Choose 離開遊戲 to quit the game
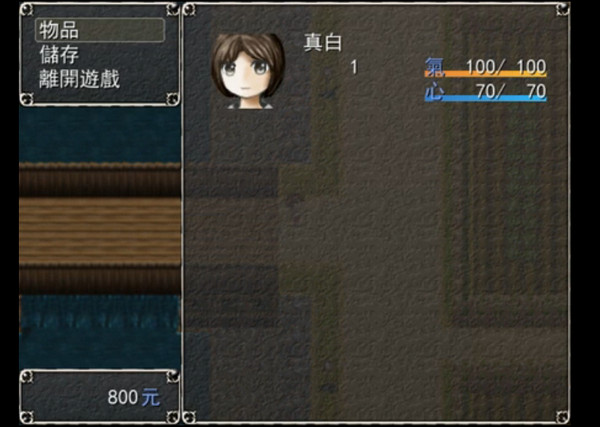The image size is (600, 427). (79, 79)
